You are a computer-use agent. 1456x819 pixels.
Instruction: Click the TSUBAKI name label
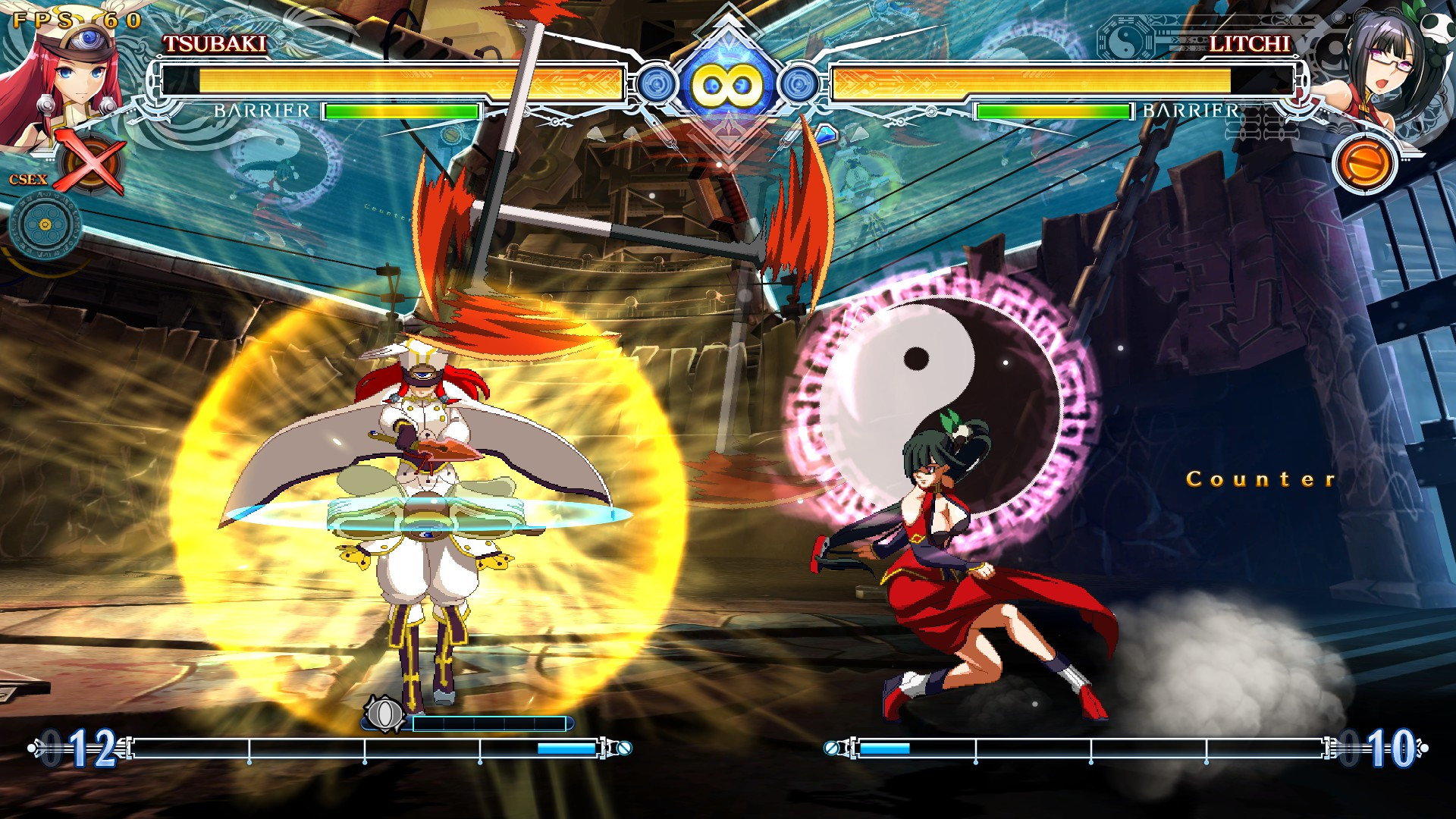(x=215, y=43)
